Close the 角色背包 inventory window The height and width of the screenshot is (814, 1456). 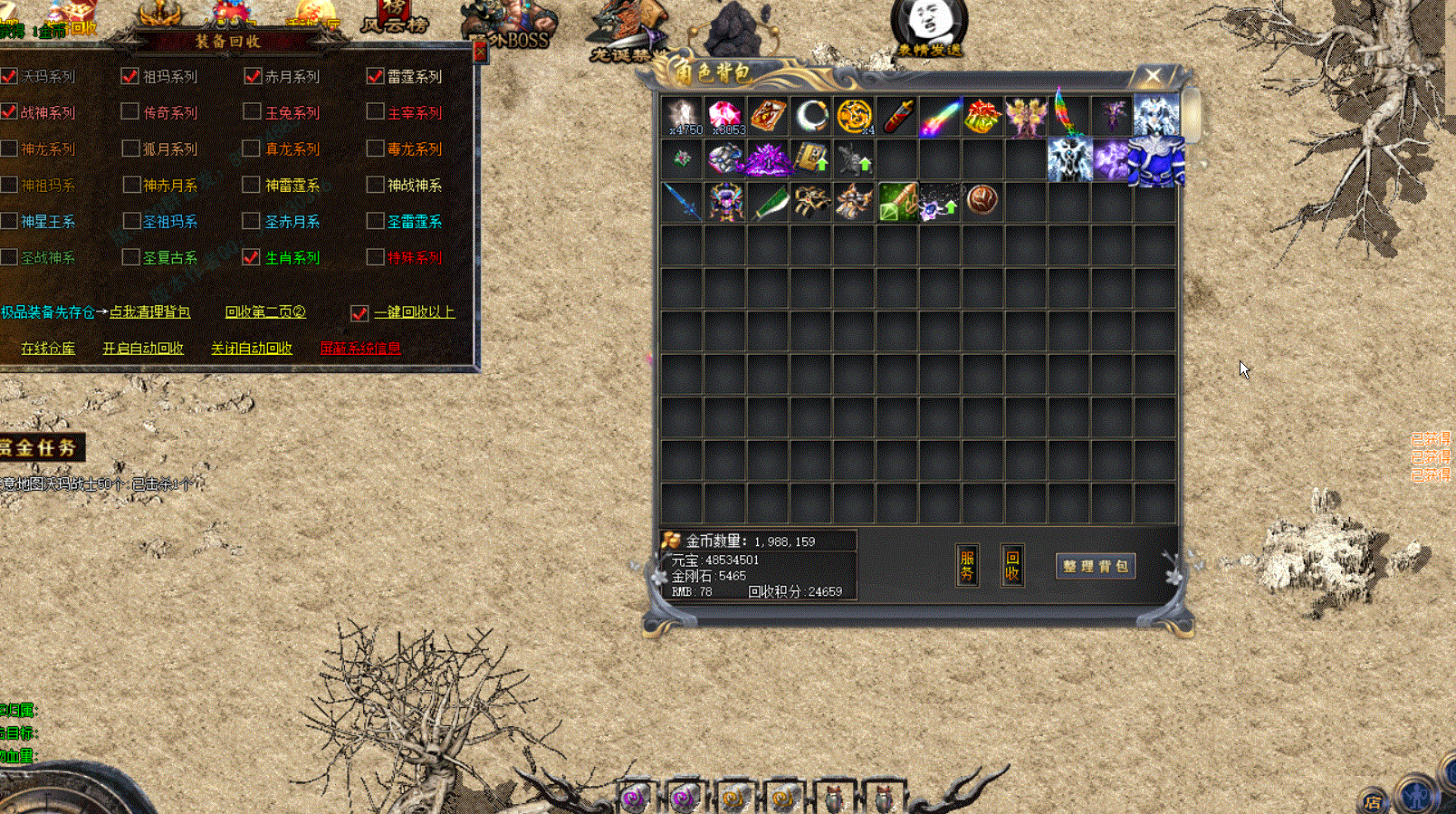point(1152,76)
